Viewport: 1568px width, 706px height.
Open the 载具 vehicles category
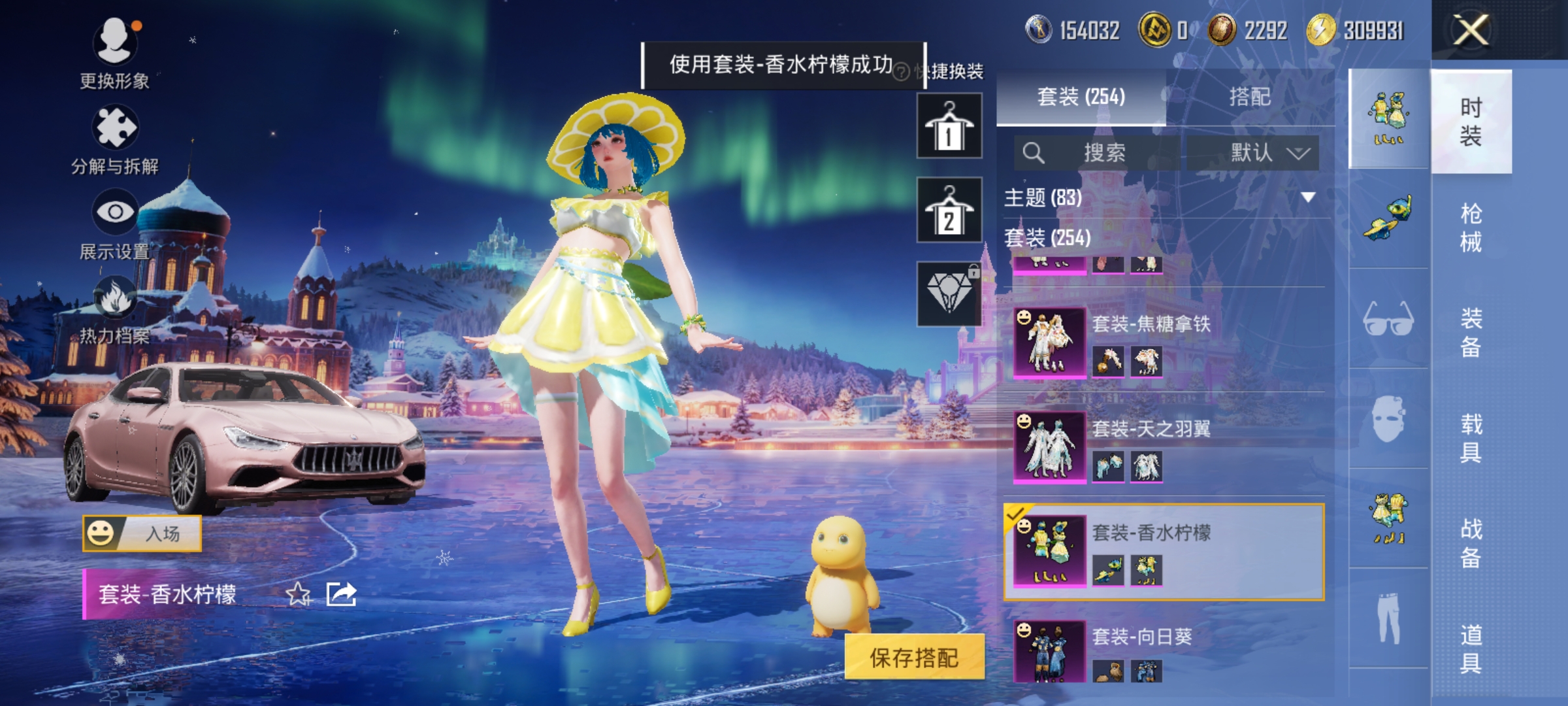coord(1471,438)
